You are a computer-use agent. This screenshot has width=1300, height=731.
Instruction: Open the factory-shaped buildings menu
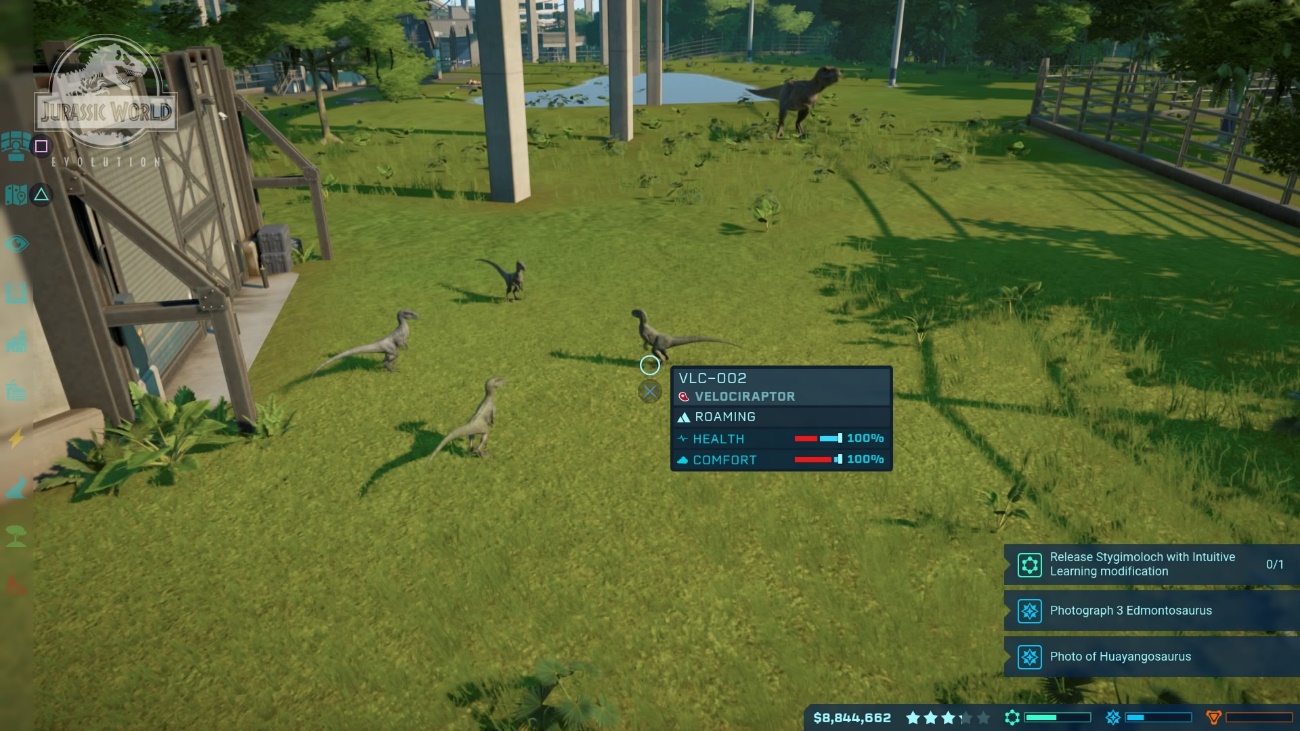[16, 342]
